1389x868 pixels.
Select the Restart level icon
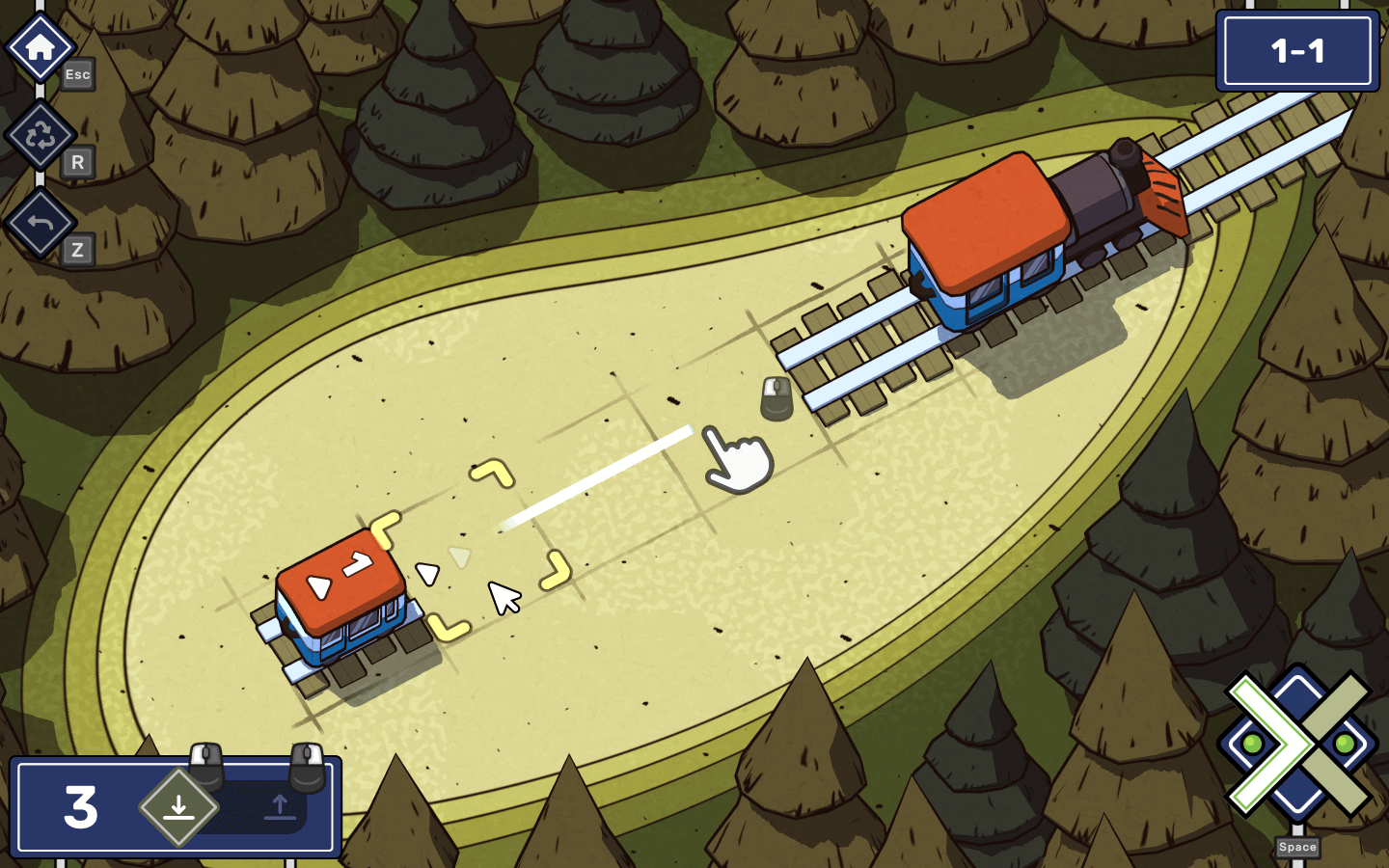pos(40,135)
